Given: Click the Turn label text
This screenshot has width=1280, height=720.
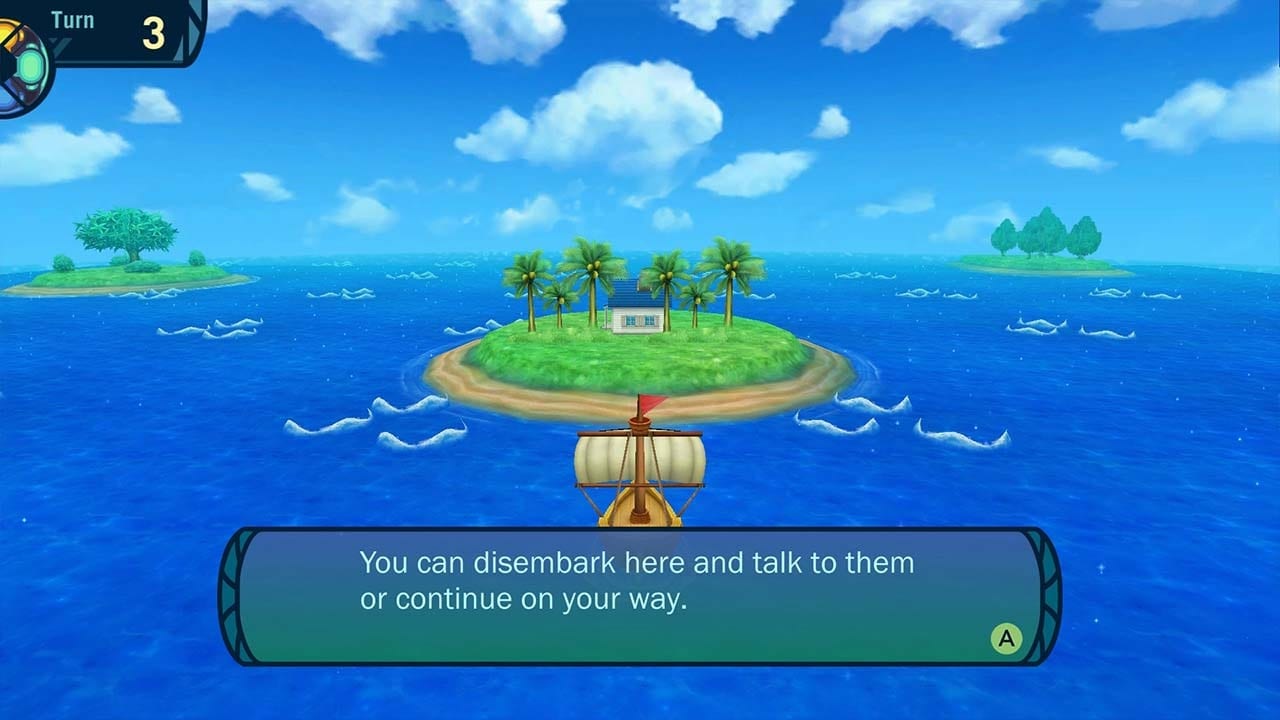Looking at the screenshot, I should (x=72, y=18).
